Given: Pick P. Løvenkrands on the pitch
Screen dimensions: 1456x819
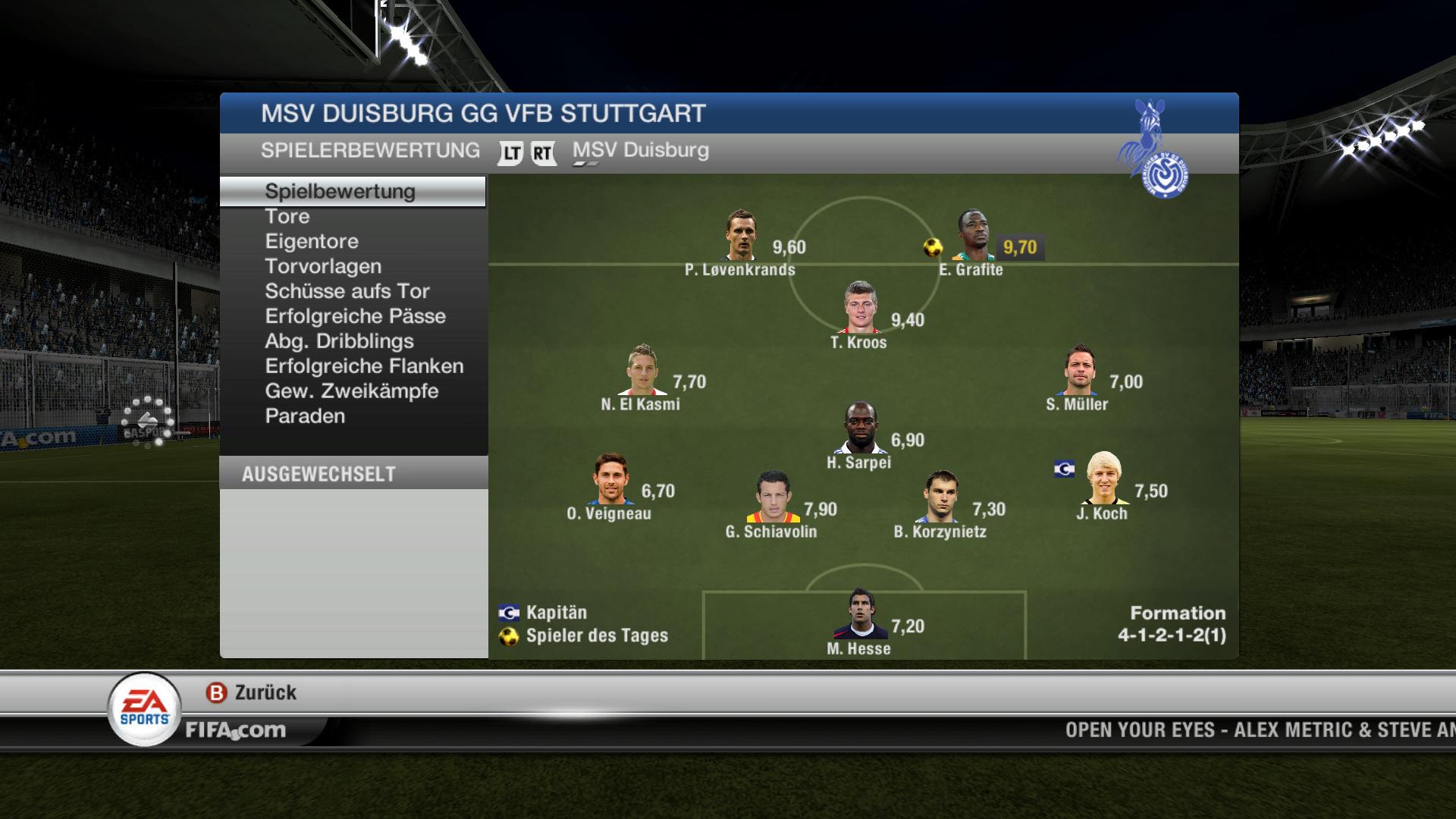Looking at the screenshot, I should click(740, 236).
